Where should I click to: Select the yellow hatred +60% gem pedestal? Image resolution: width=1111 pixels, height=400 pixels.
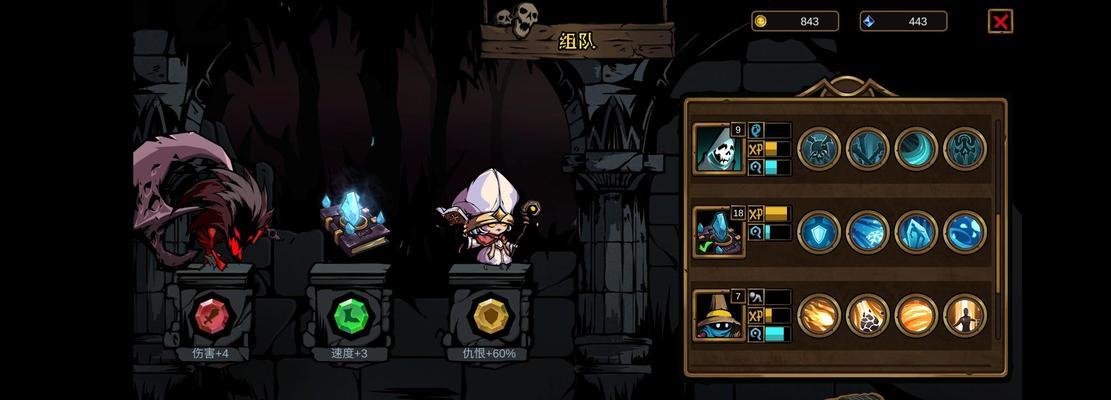(x=489, y=317)
